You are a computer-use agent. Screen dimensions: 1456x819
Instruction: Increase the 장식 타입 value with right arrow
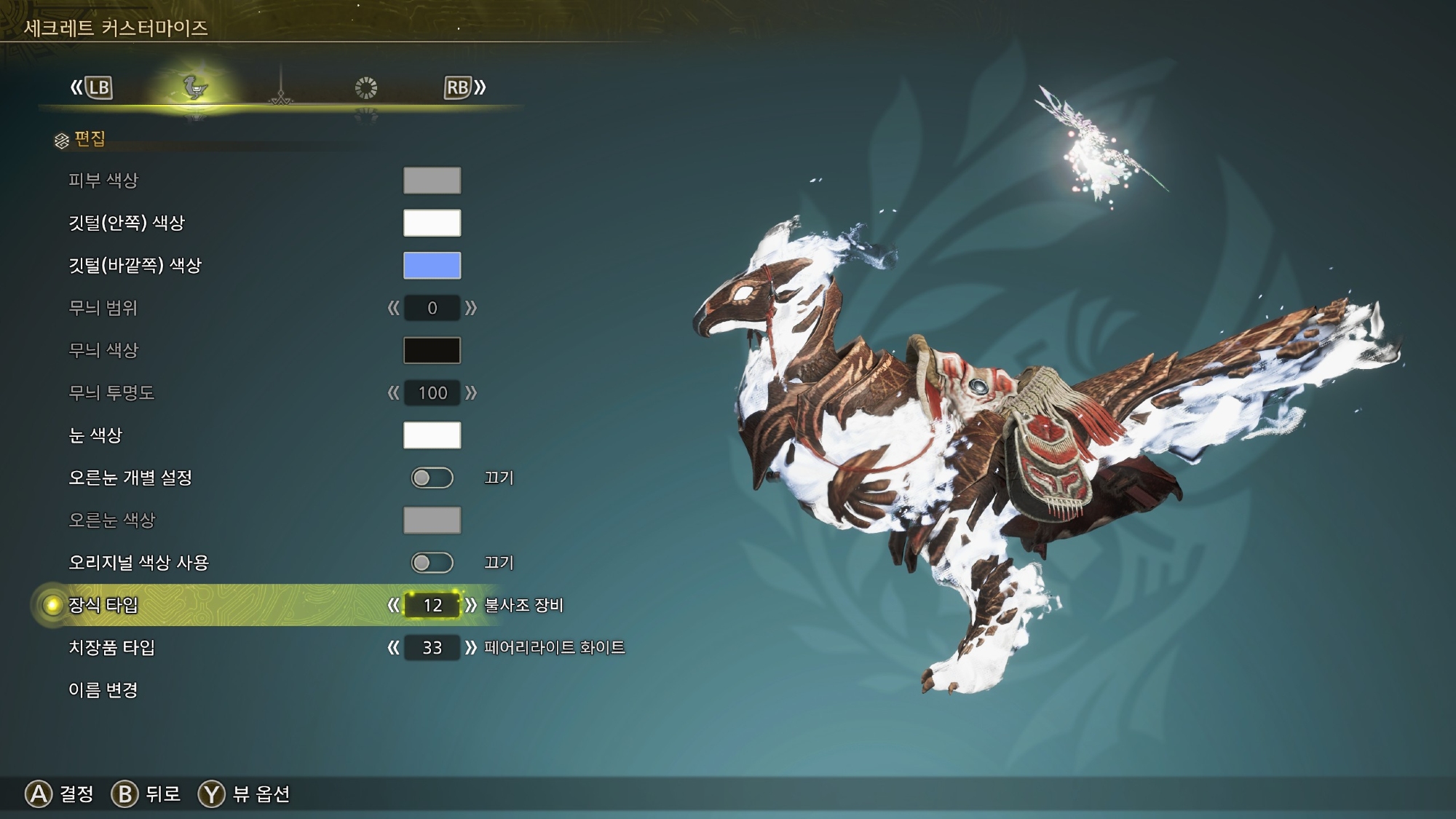pyautogui.click(x=471, y=605)
